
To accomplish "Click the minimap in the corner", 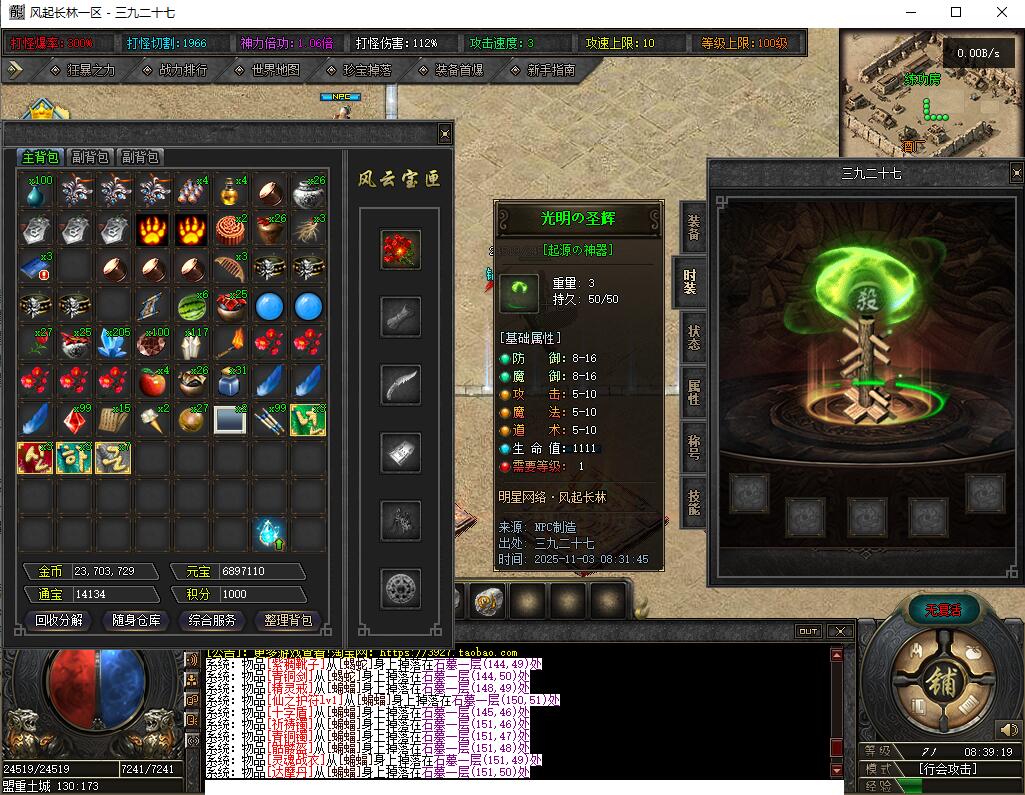I will coord(930,91).
